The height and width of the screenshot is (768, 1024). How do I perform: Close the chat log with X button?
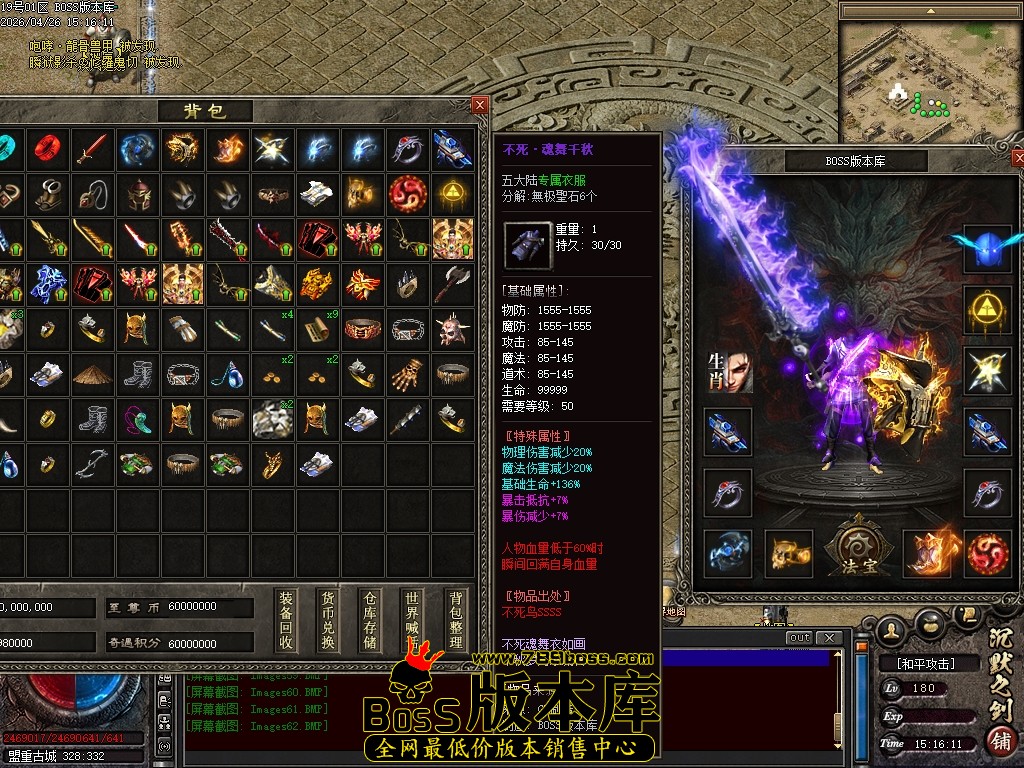(828, 638)
